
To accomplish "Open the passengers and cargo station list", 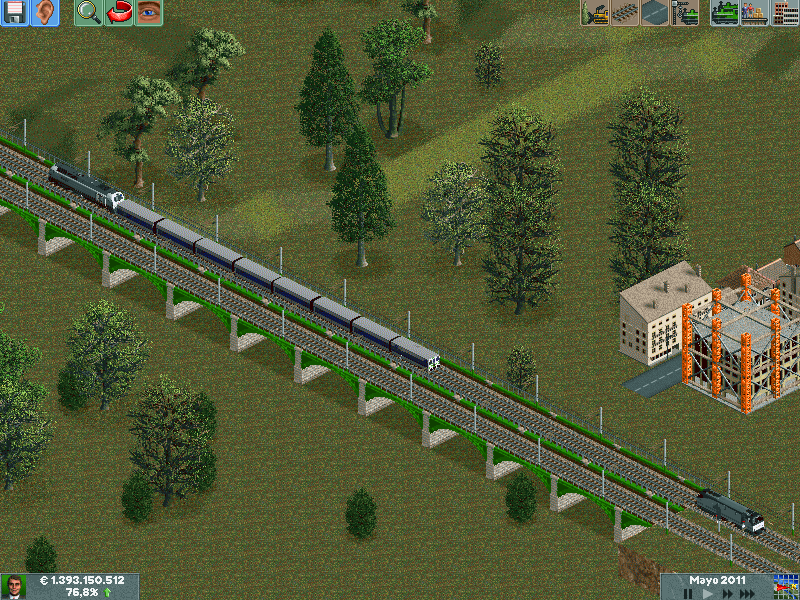I will [755, 13].
